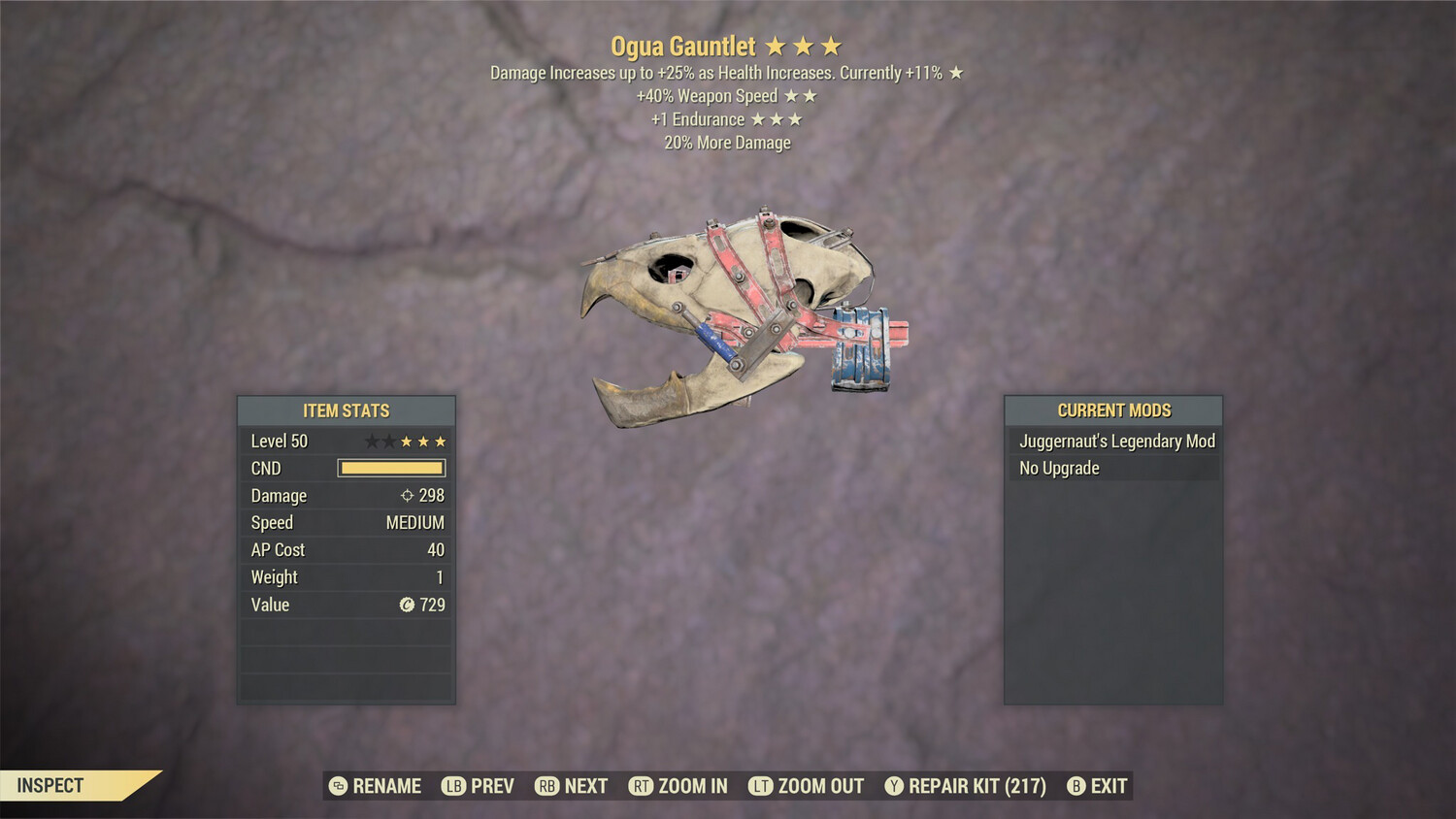Select the RB glyph for NEXT
The image size is (1456, 819).
546,786
